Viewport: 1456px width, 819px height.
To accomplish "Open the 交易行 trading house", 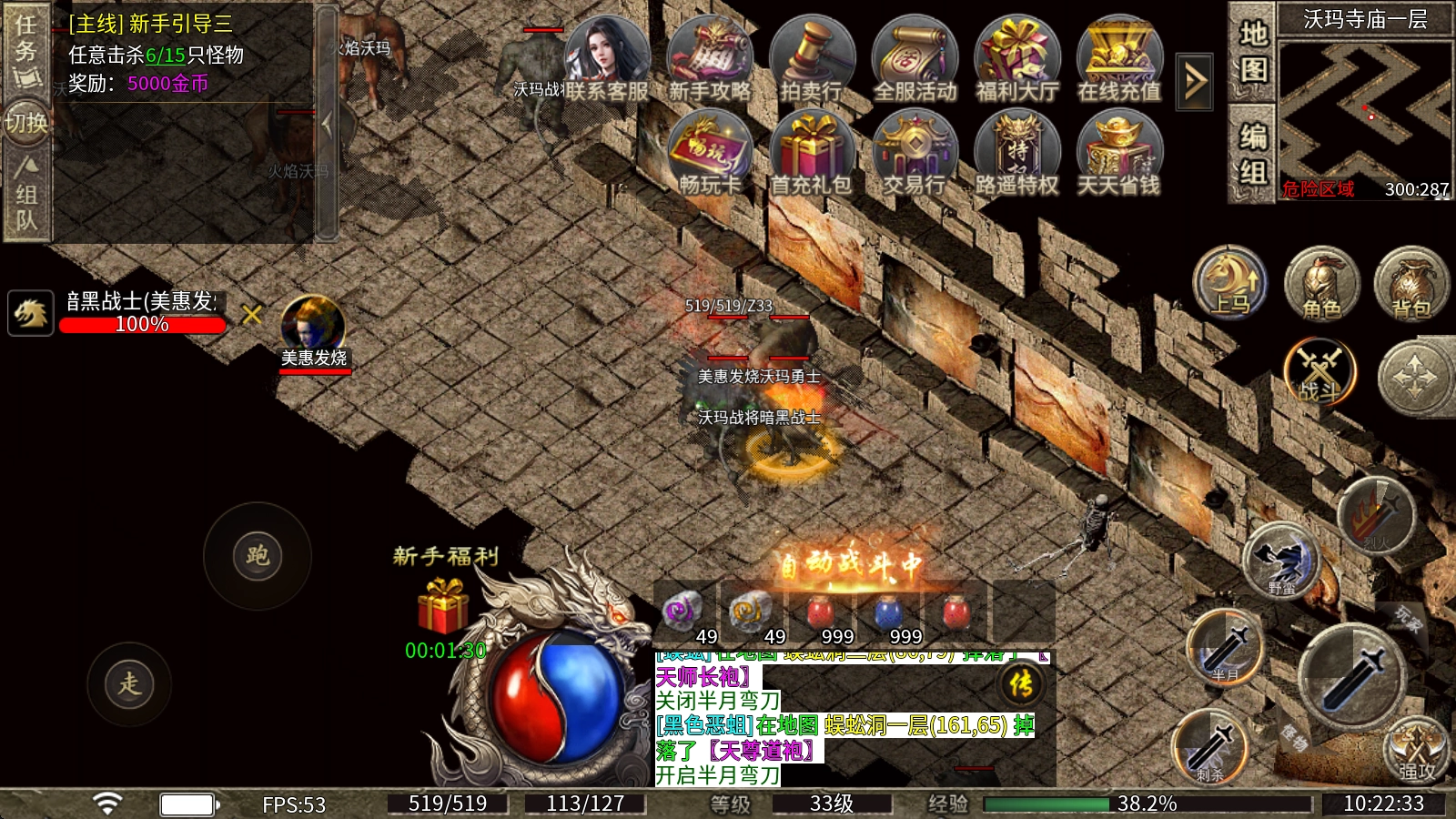I will [x=915, y=153].
